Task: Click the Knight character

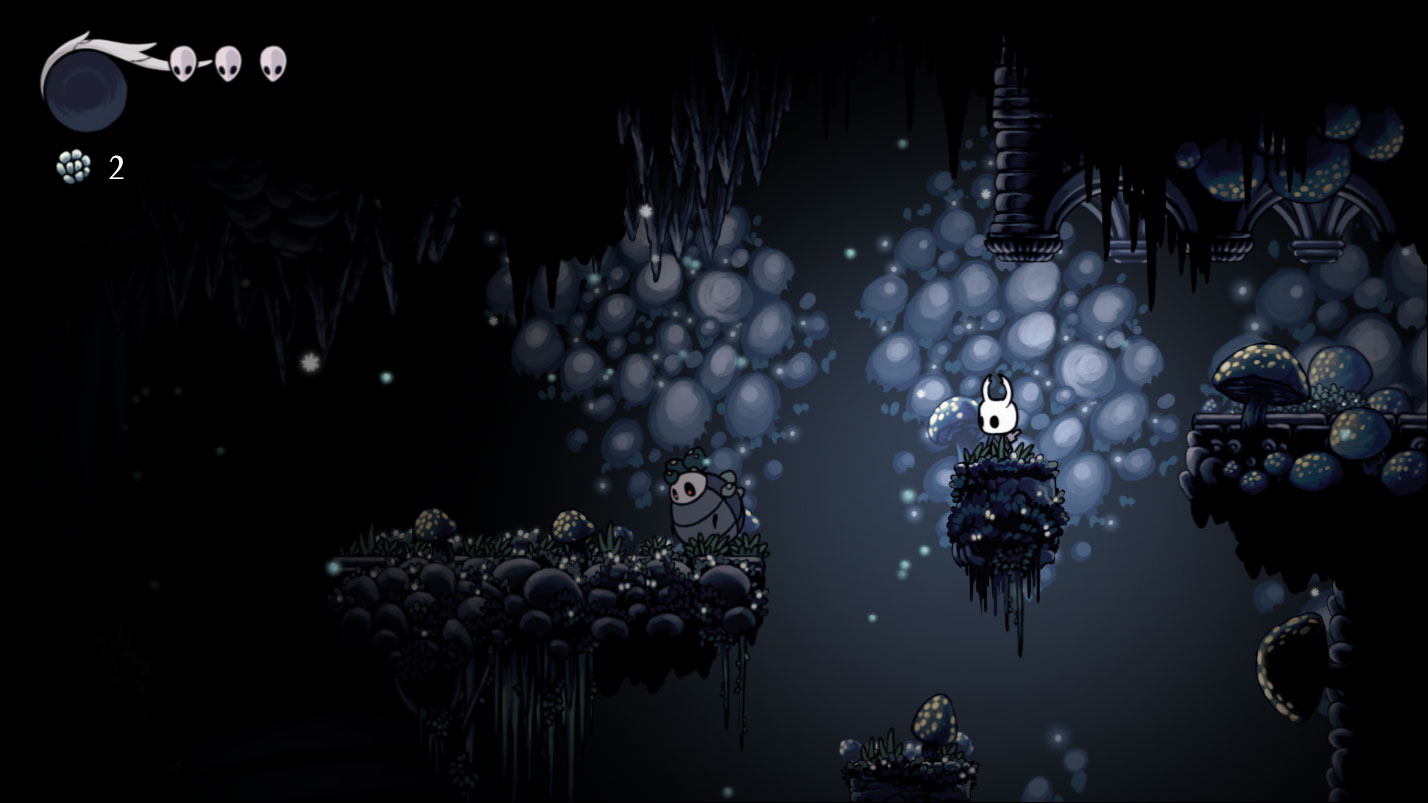Action: pos(997,417)
